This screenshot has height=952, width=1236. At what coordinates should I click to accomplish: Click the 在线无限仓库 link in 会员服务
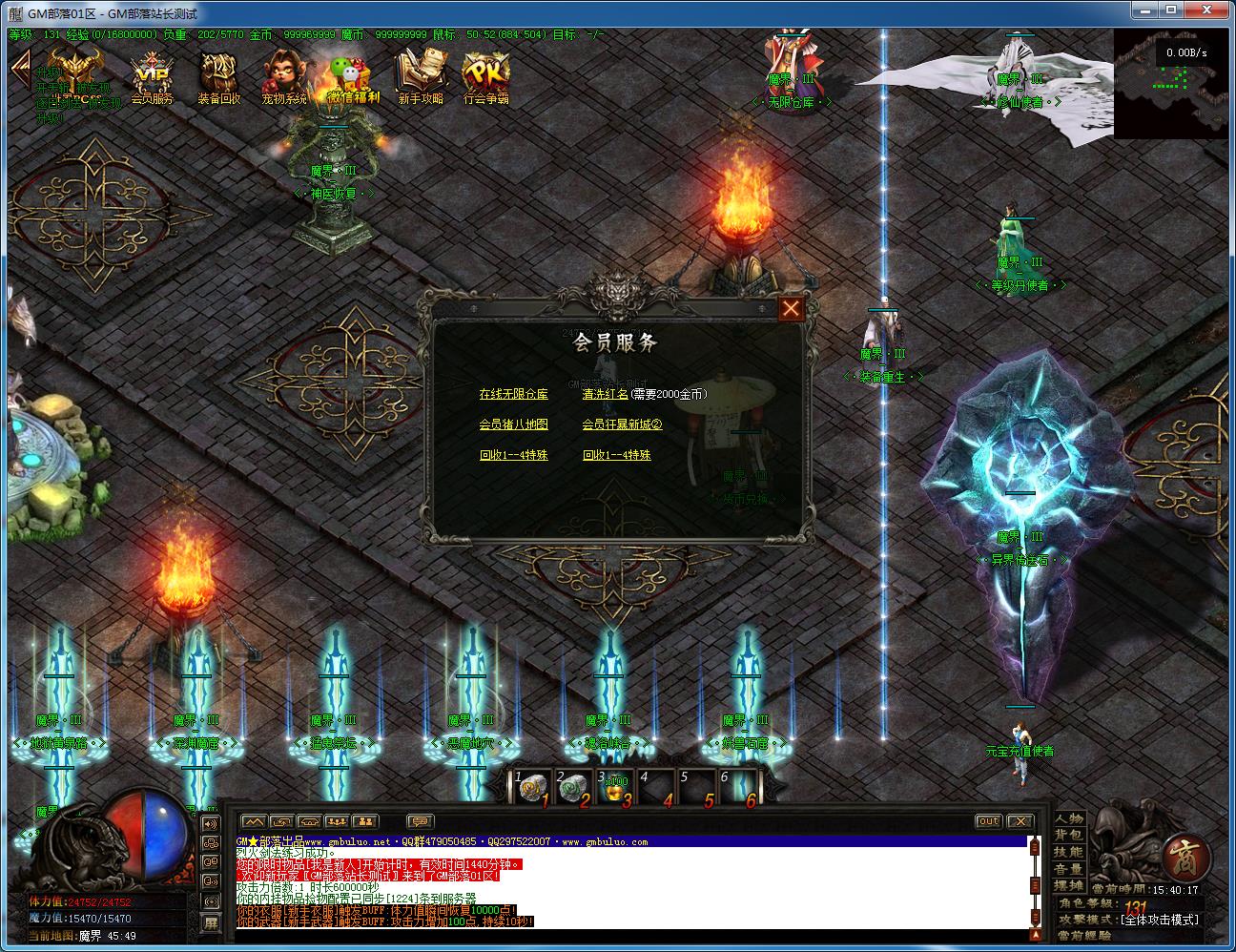pos(512,393)
